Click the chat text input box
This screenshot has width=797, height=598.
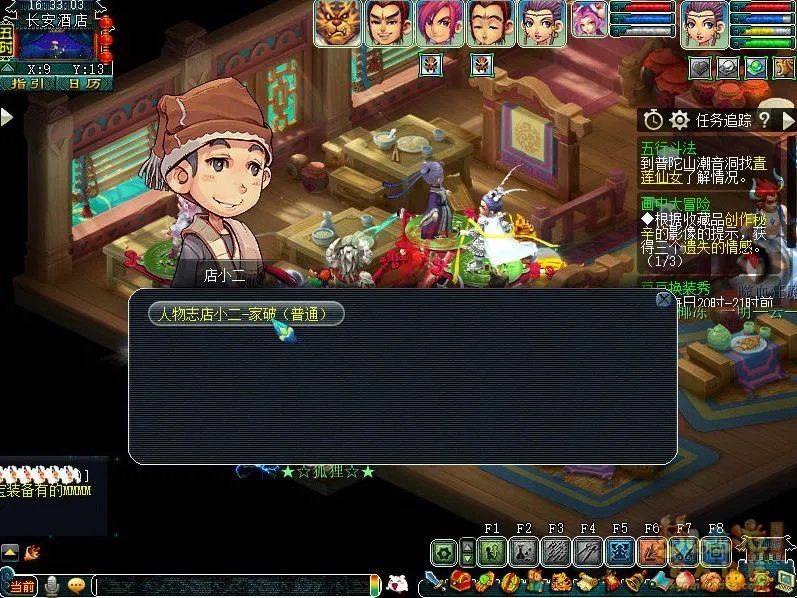pos(230,585)
